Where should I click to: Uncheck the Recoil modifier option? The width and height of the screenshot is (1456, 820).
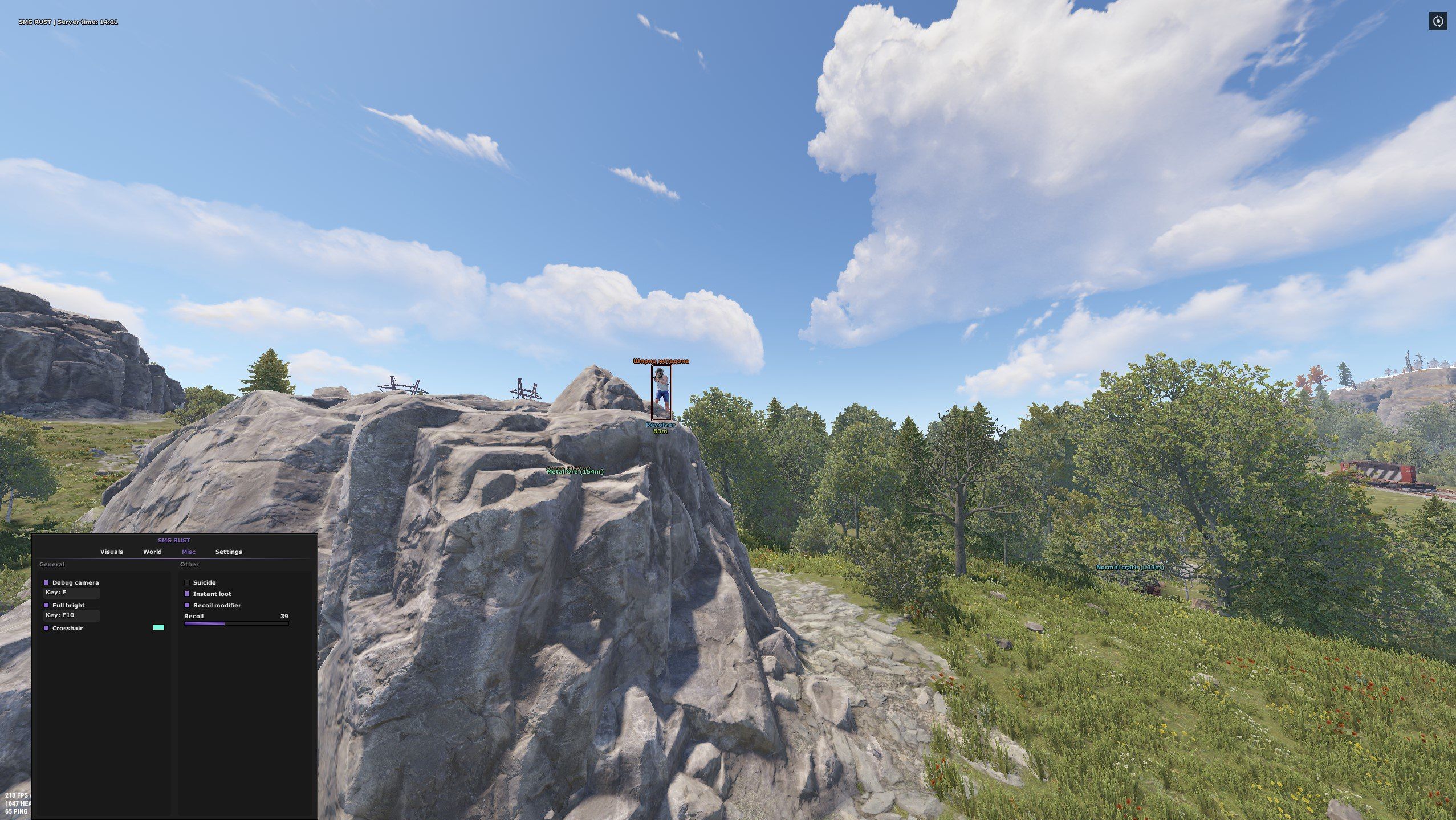187,605
